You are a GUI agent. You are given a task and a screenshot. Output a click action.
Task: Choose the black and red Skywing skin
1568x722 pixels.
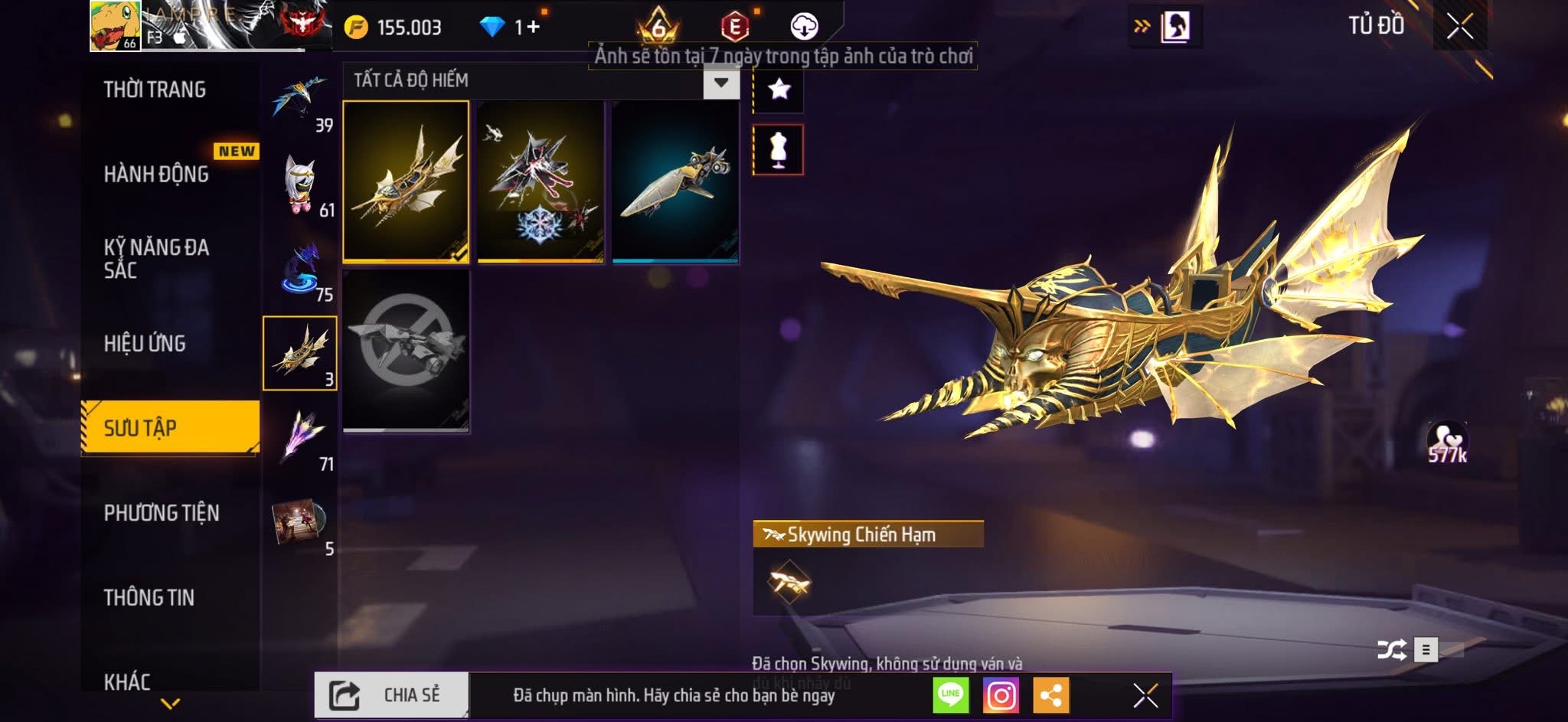[541, 181]
